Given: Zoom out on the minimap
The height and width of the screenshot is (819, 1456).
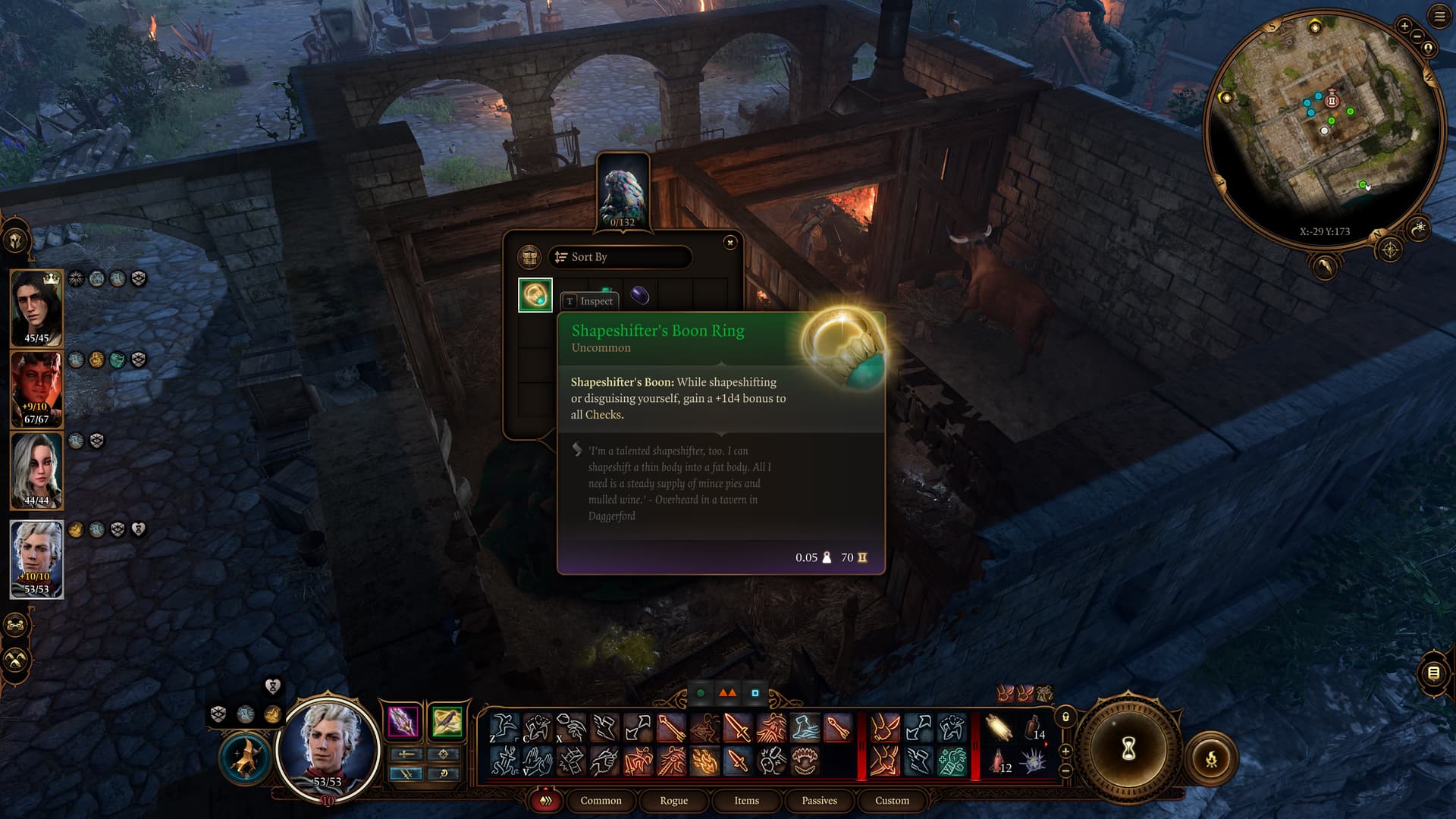Looking at the screenshot, I should pyautogui.click(x=1417, y=36).
